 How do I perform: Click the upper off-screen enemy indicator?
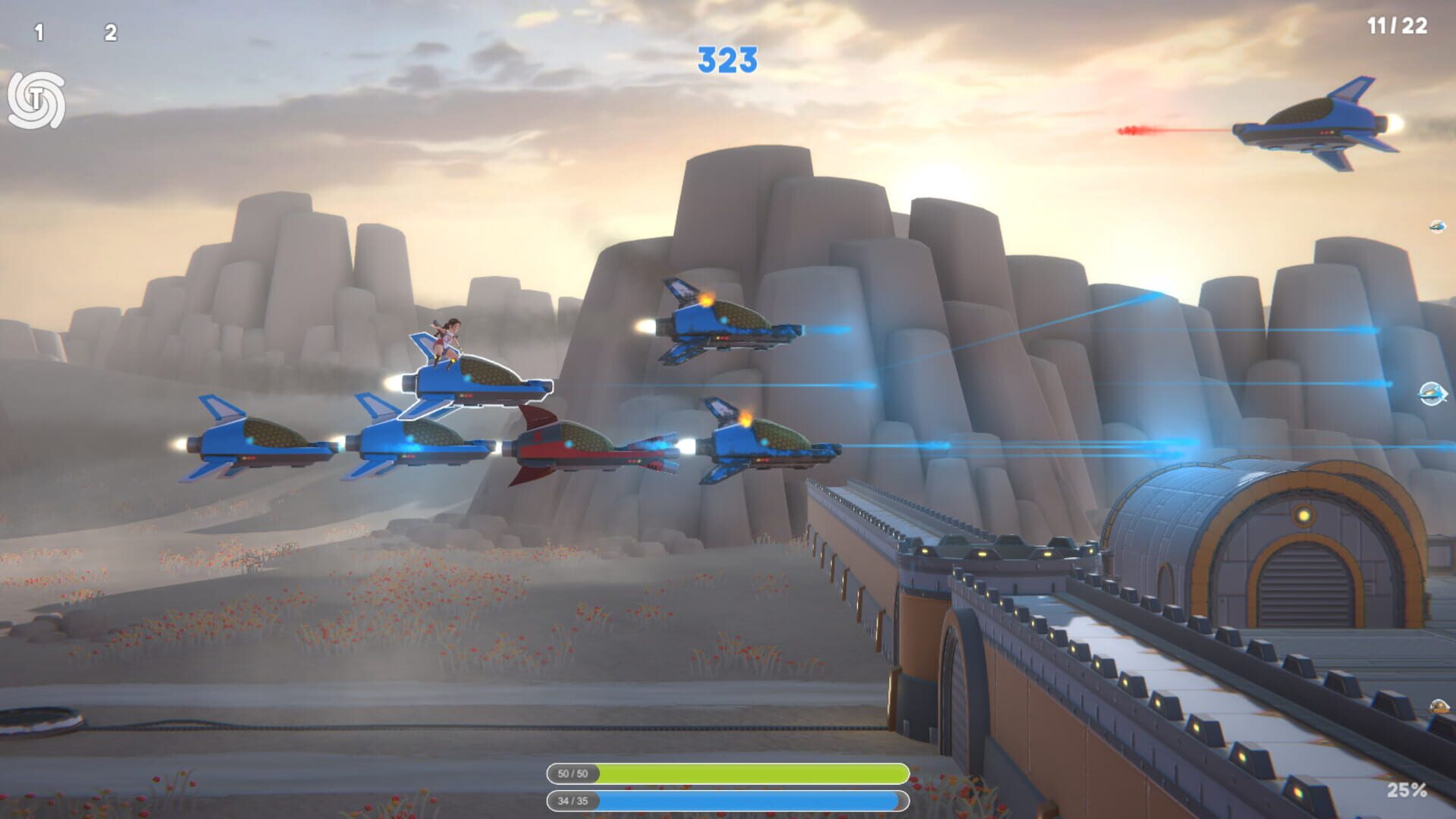click(1437, 225)
